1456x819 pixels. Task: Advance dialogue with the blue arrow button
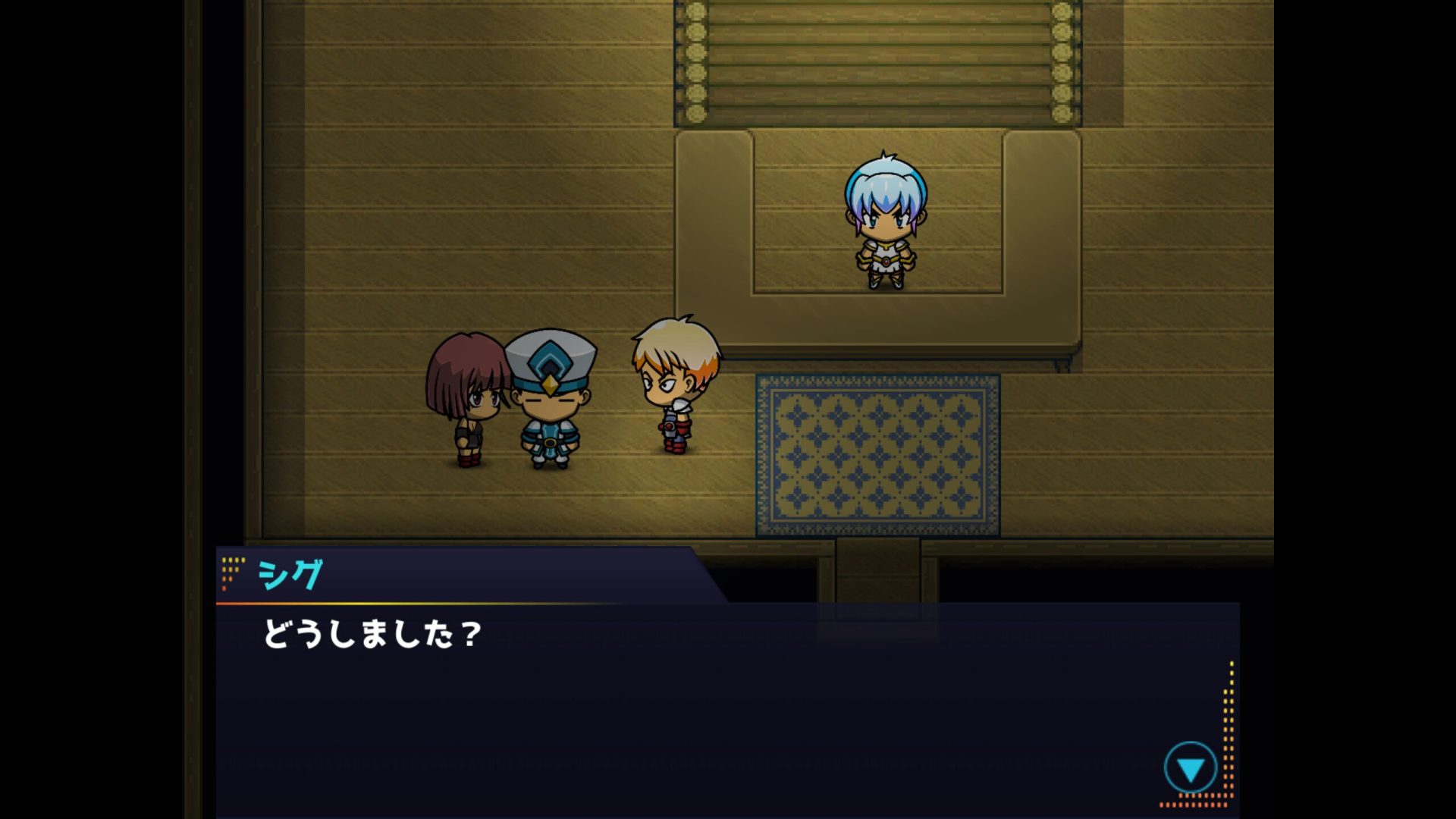pos(1190,769)
